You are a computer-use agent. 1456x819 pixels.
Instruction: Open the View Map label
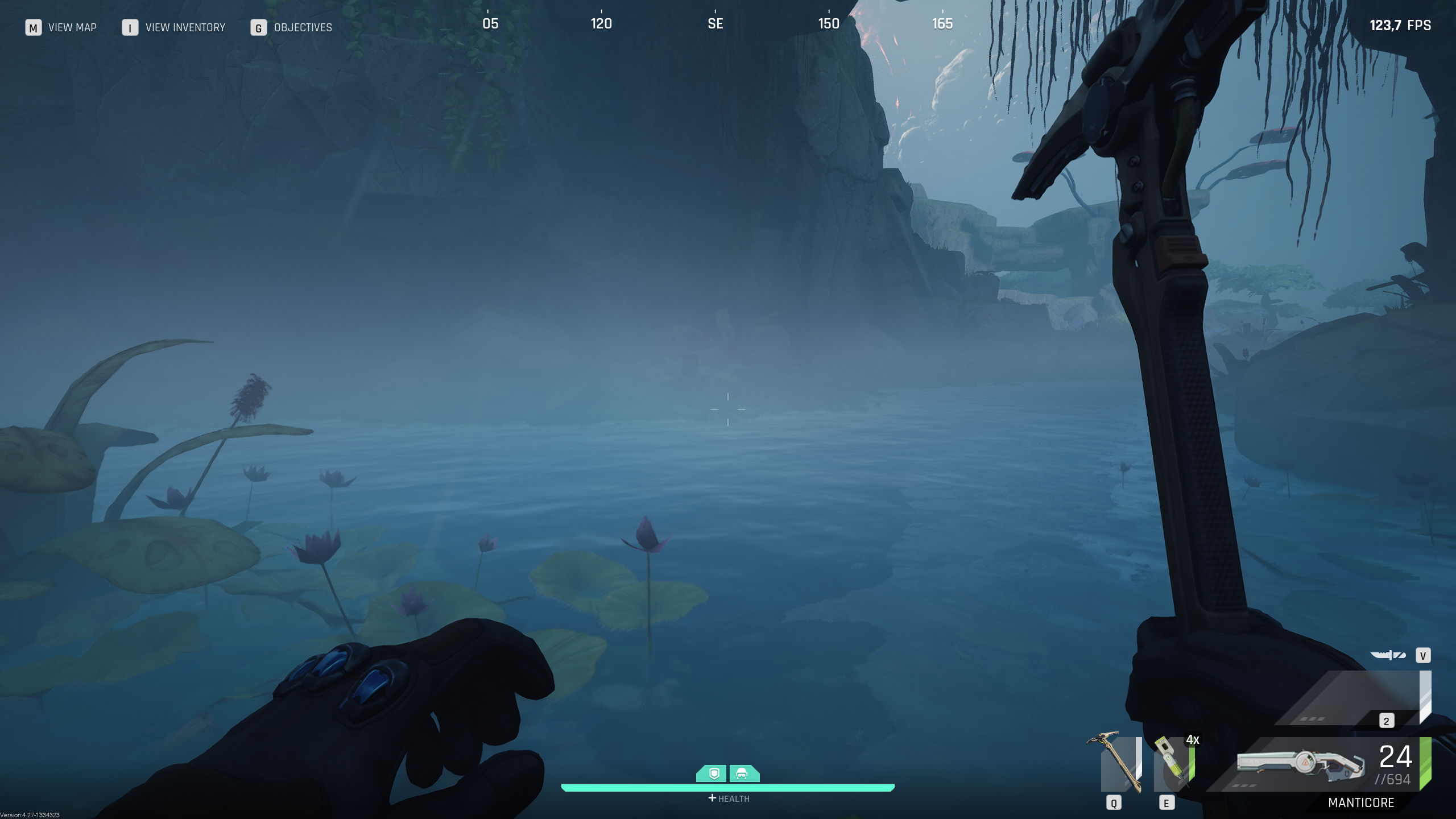[72, 27]
